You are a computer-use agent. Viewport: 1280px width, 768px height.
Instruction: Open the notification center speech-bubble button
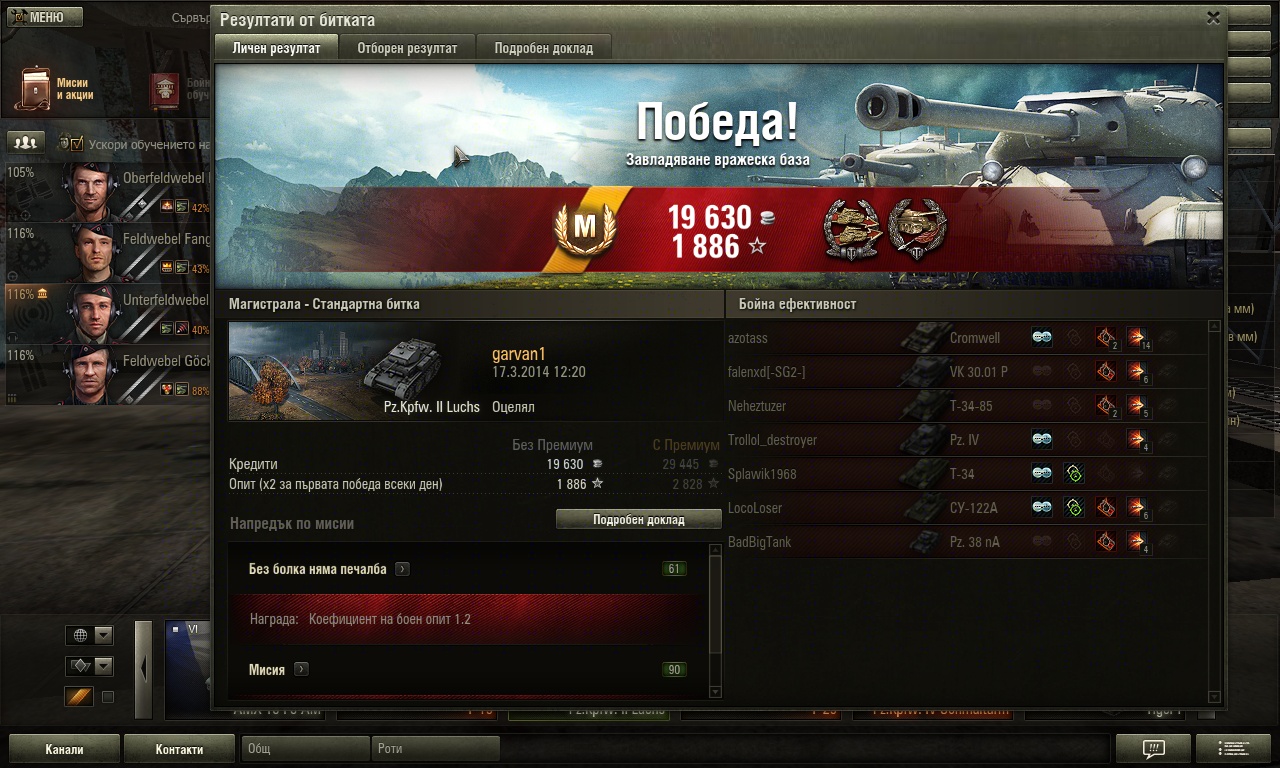1153,749
